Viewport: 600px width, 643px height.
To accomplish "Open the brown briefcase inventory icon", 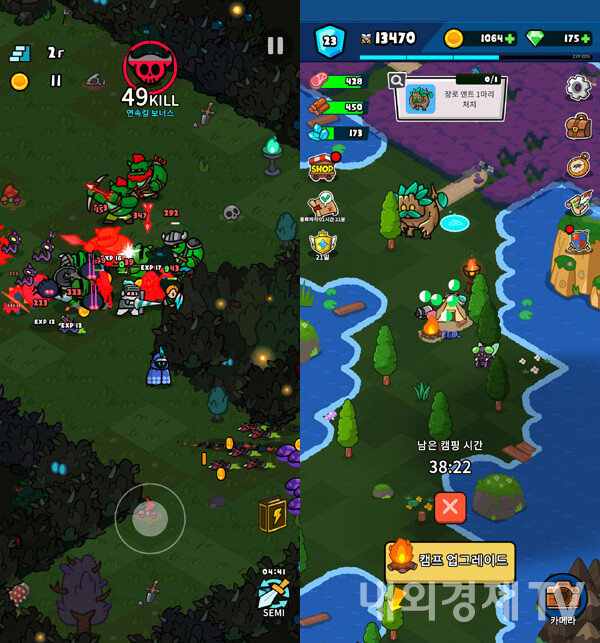I will coord(578,126).
